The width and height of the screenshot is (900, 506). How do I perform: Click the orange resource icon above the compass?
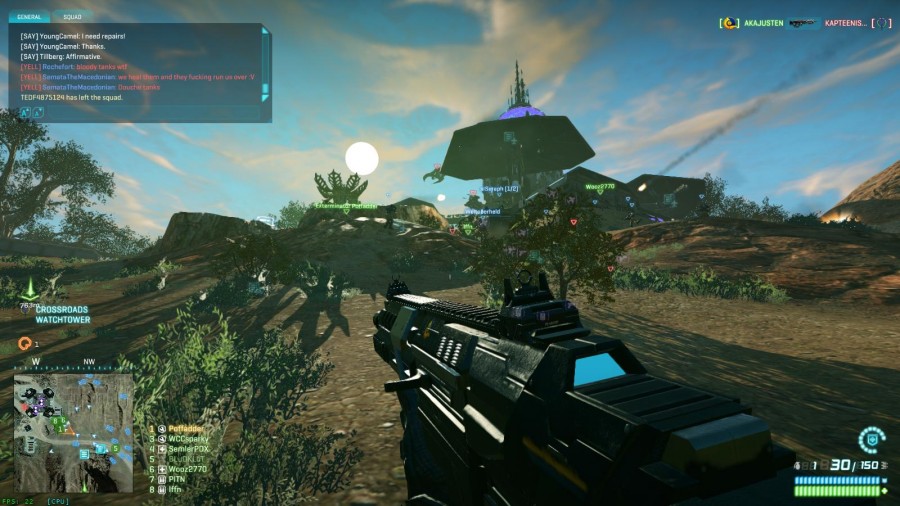(25, 343)
